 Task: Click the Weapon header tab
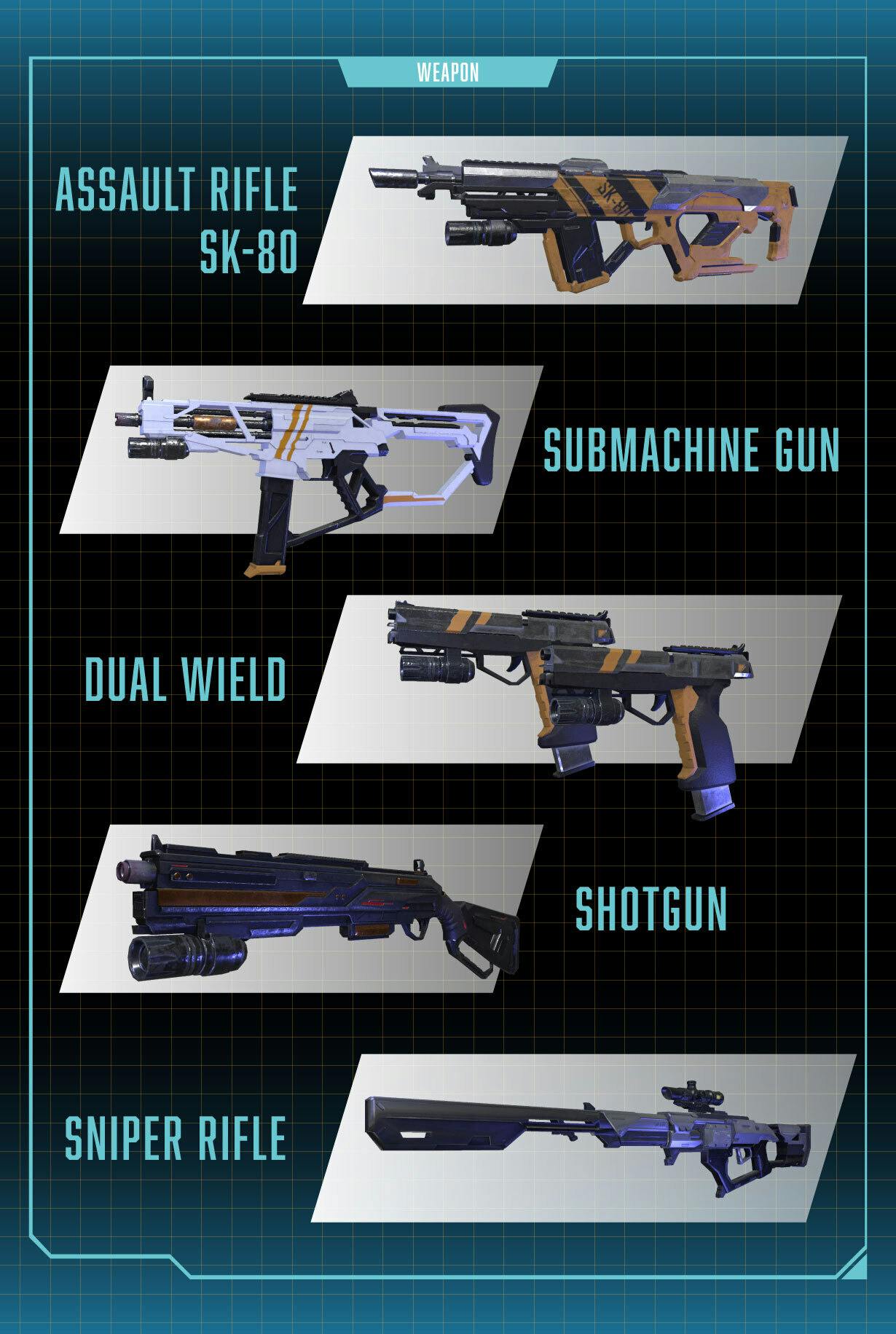(448, 73)
